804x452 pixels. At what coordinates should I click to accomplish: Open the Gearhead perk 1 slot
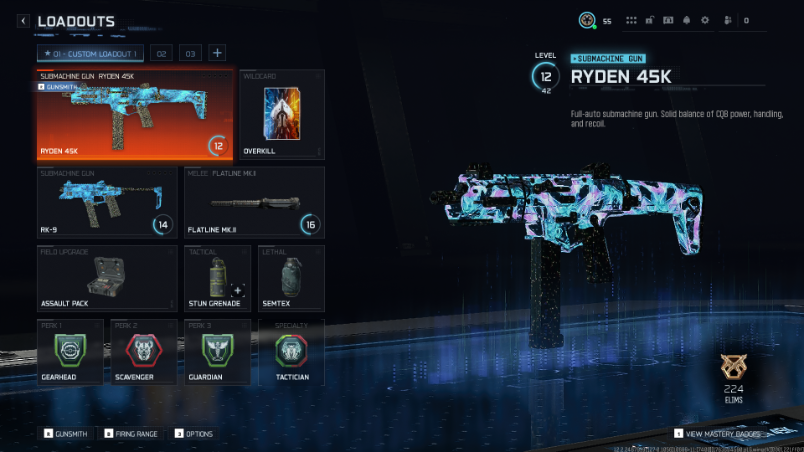coord(70,352)
